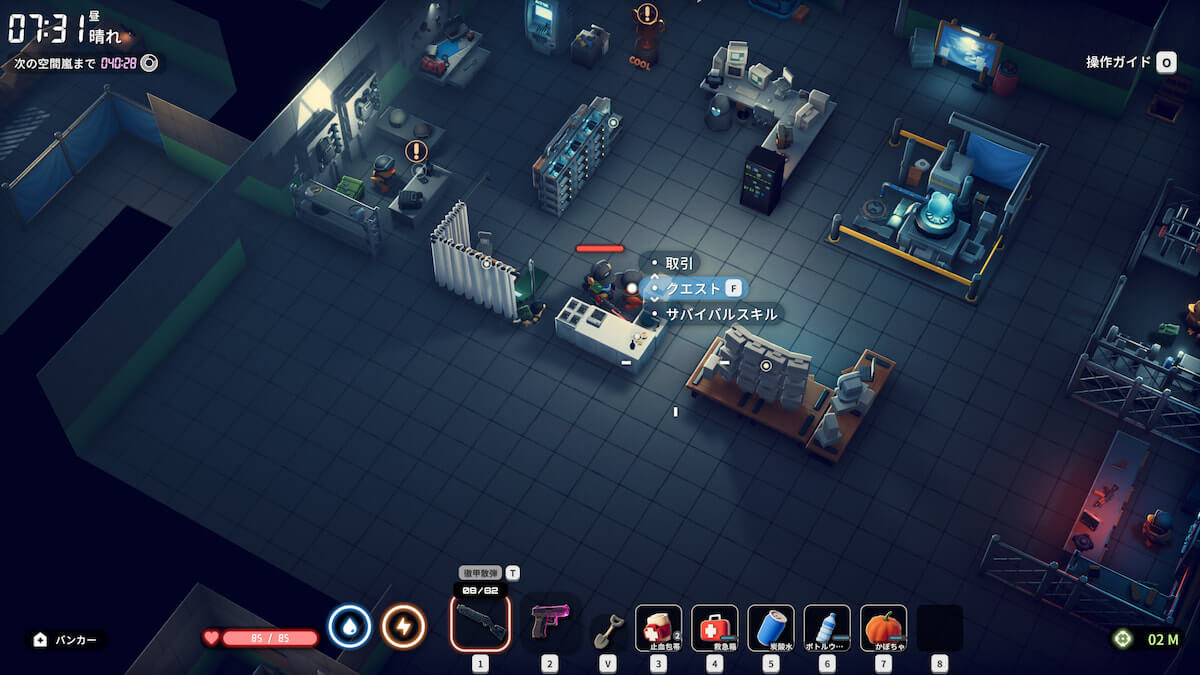Image resolution: width=1200 pixels, height=675 pixels.
Task: Choose the bottled water hotbar slot
Action: 827,628
